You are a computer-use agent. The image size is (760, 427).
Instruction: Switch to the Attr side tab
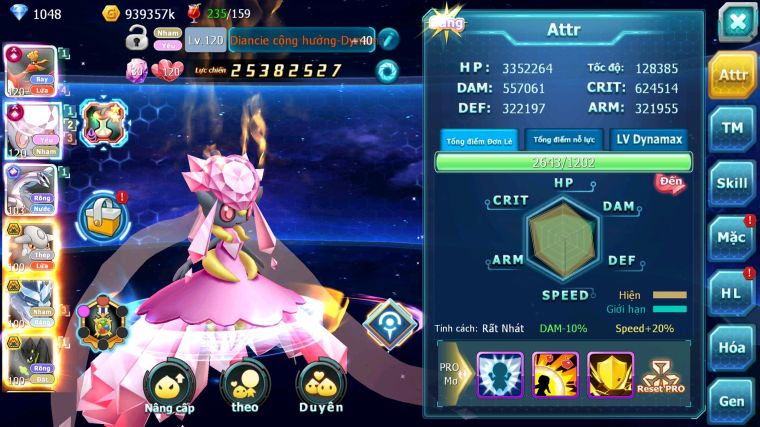point(733,75)
